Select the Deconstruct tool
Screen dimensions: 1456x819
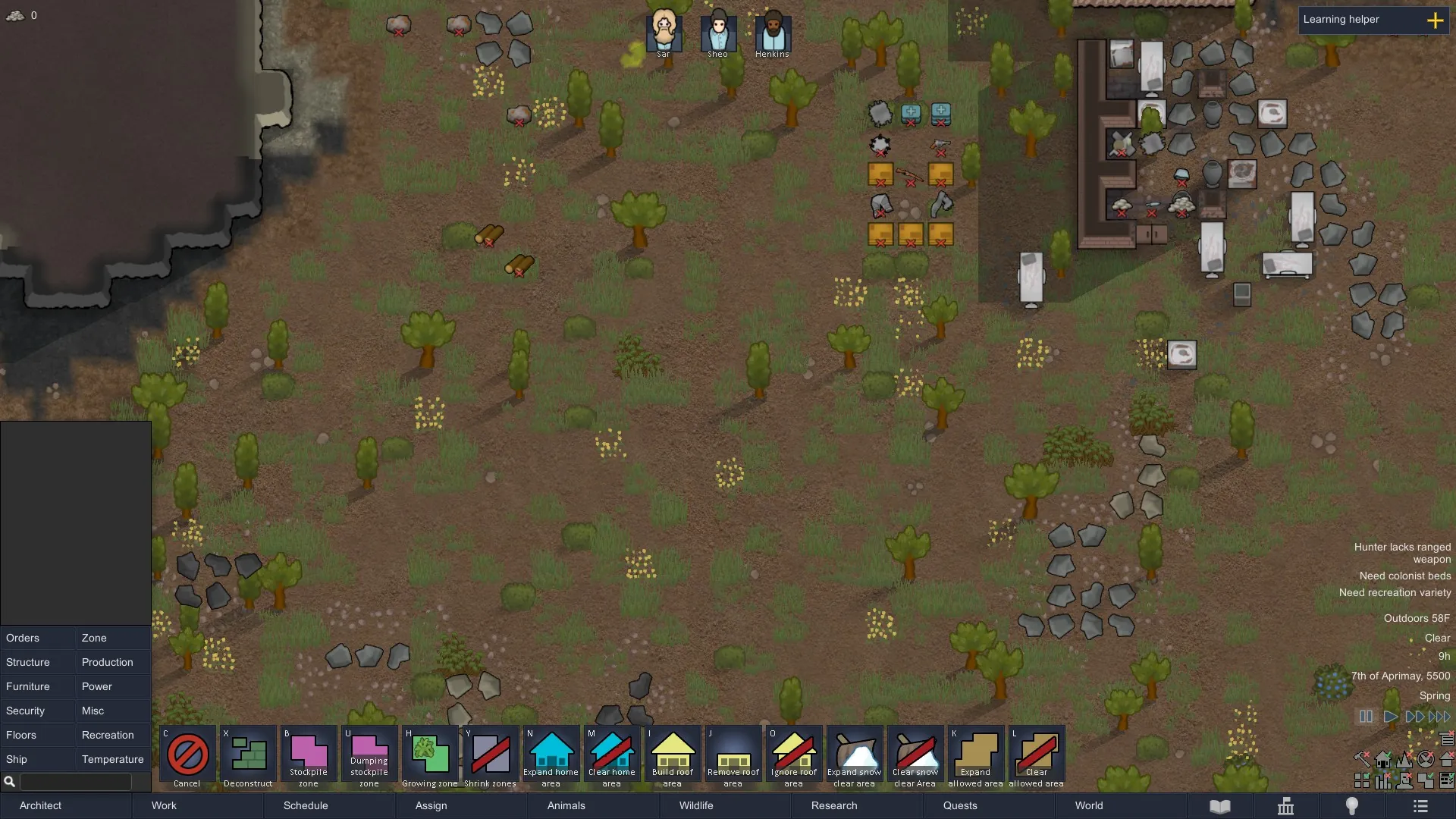tap(248, 757)
